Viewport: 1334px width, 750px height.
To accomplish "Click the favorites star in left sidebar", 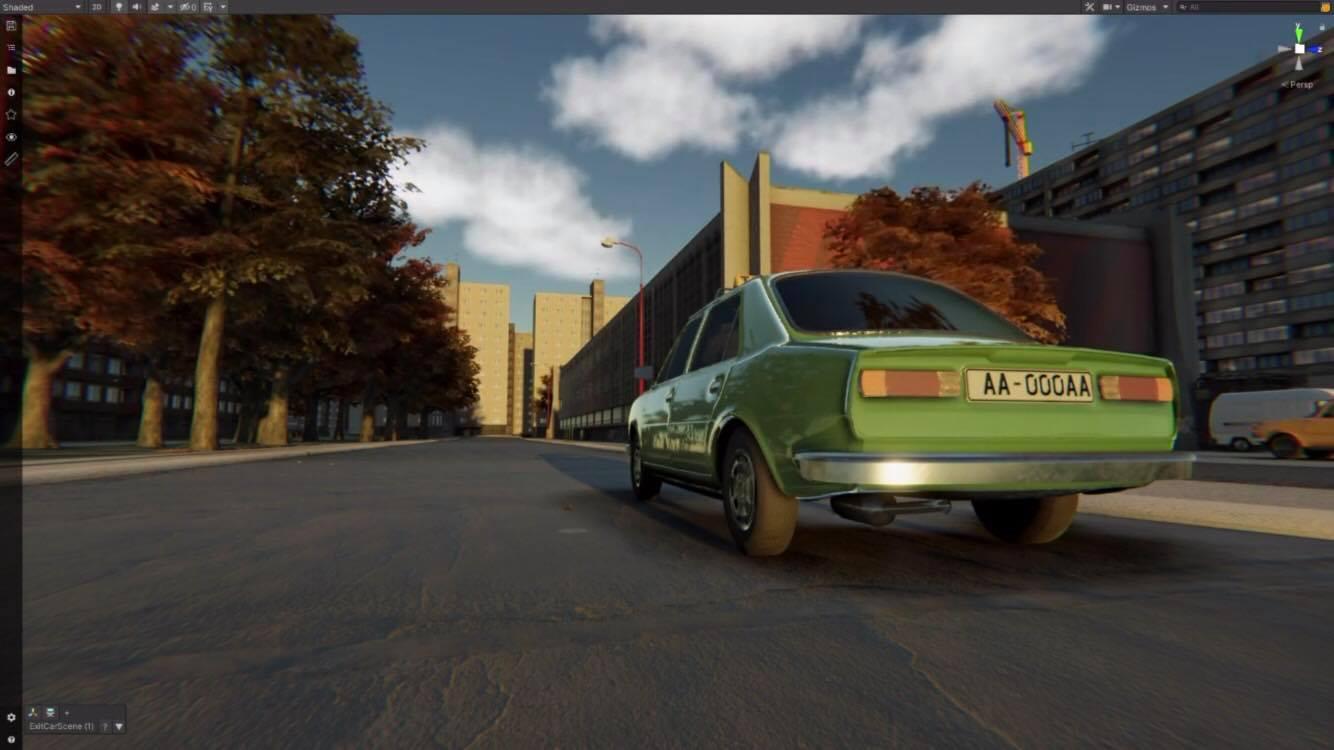I will coord(11,113).
